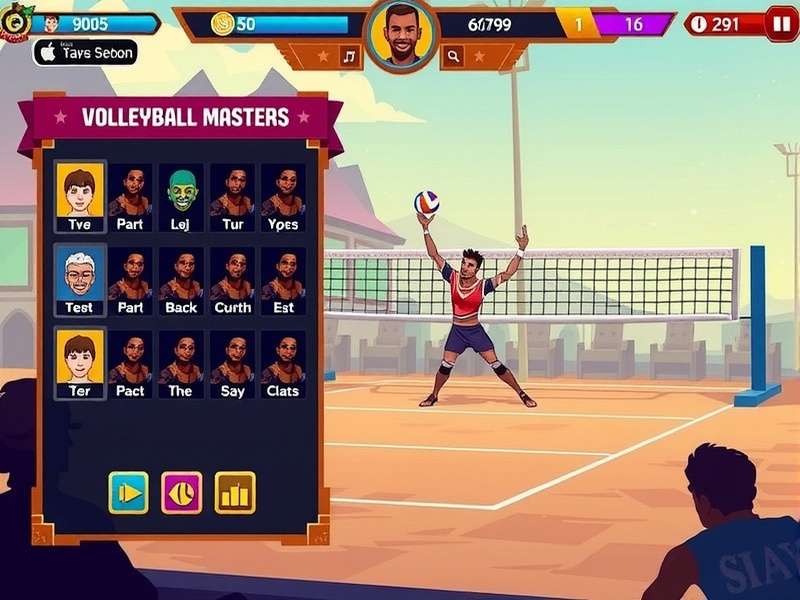The image size is (800, 600).
Task: Choose the green-faced Lej character
Action: click(x=181, y=197)
